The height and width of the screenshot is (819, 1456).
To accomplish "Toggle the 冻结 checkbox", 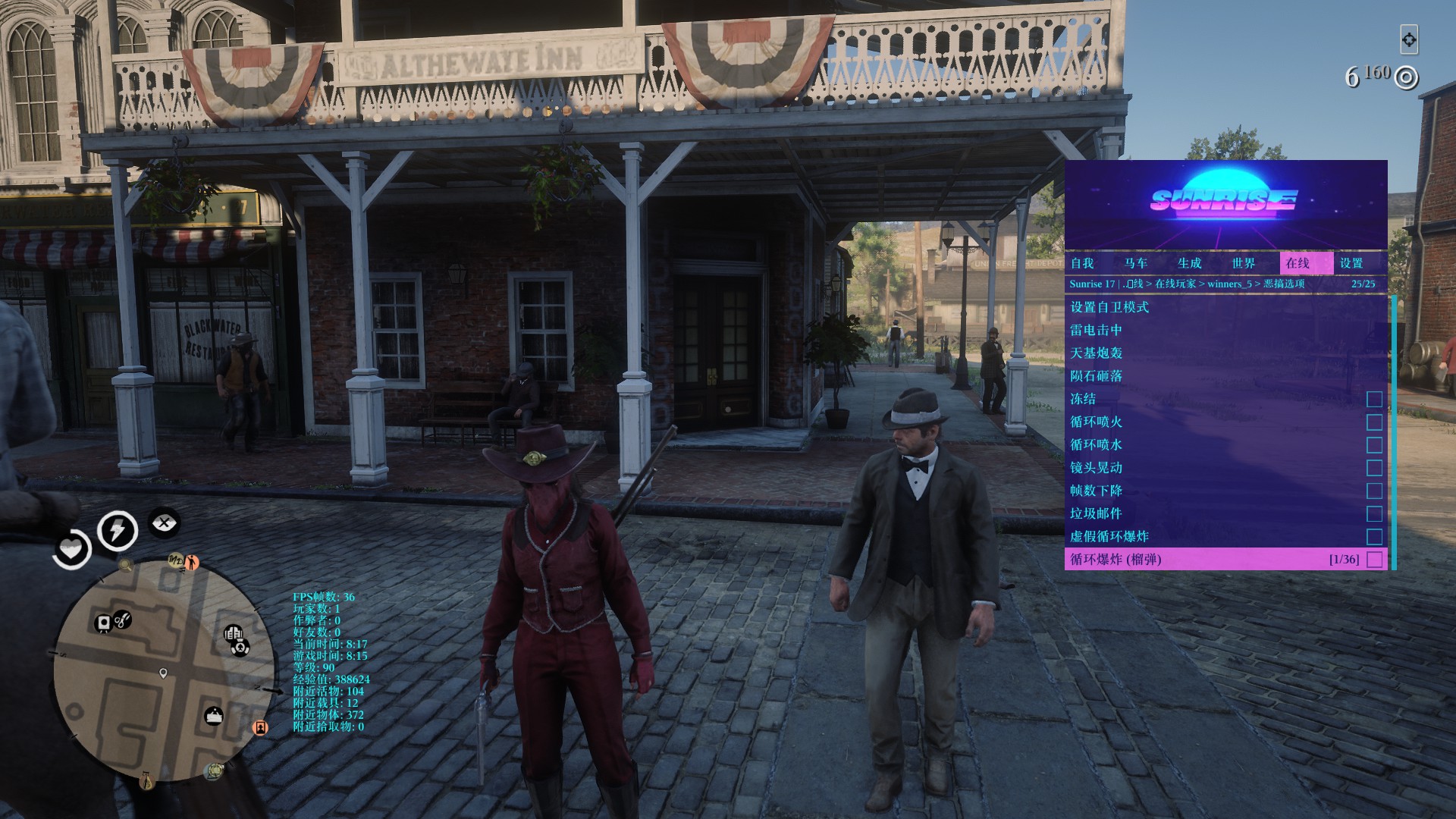I will point(1374,399).
